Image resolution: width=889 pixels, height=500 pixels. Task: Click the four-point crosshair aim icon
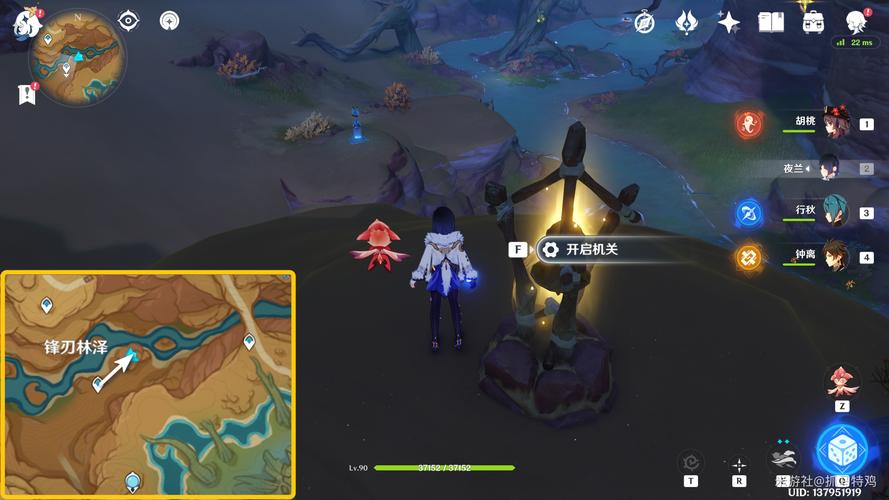738,464
